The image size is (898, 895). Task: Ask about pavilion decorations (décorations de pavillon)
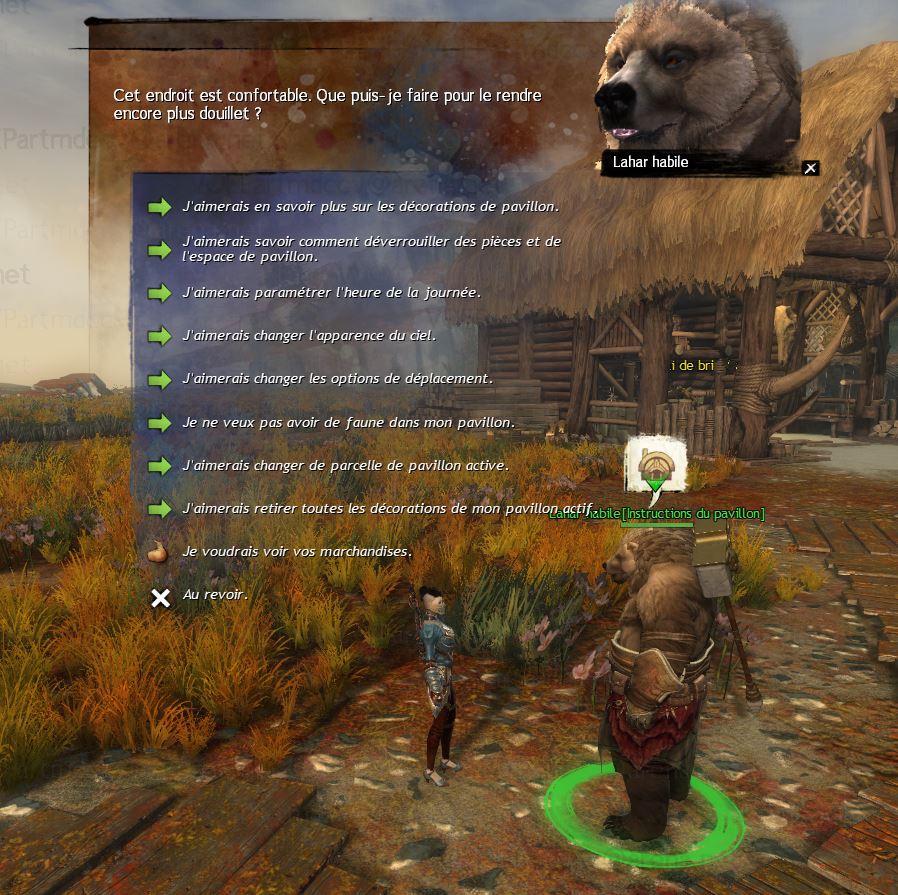coord(370,207)
